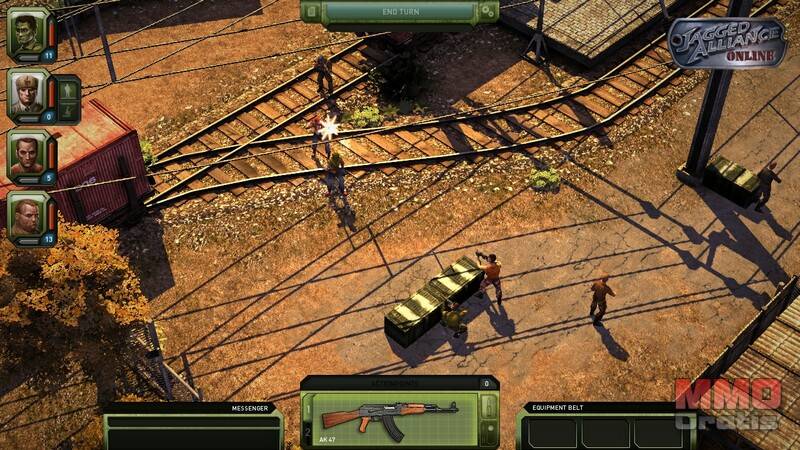The image size is (800, 450).
Task: Select the capped officer mercenary portrait
Action: pos(27,94)
